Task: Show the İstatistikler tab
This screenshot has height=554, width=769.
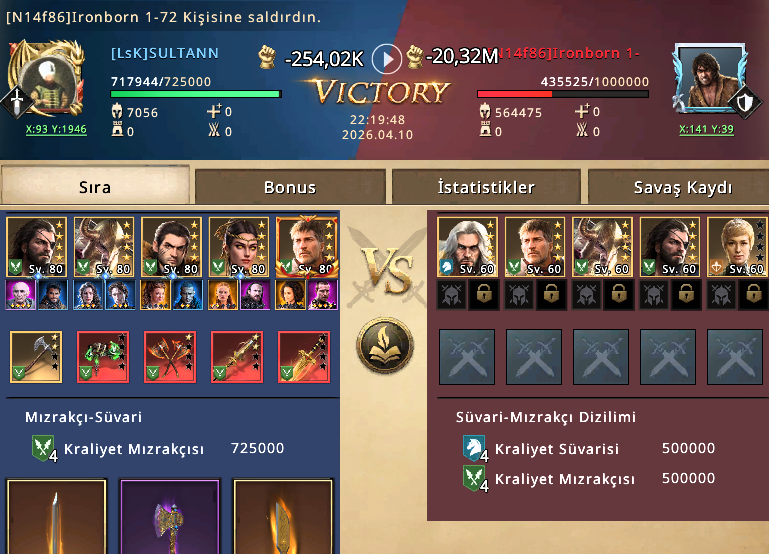Action: [486, 187]
